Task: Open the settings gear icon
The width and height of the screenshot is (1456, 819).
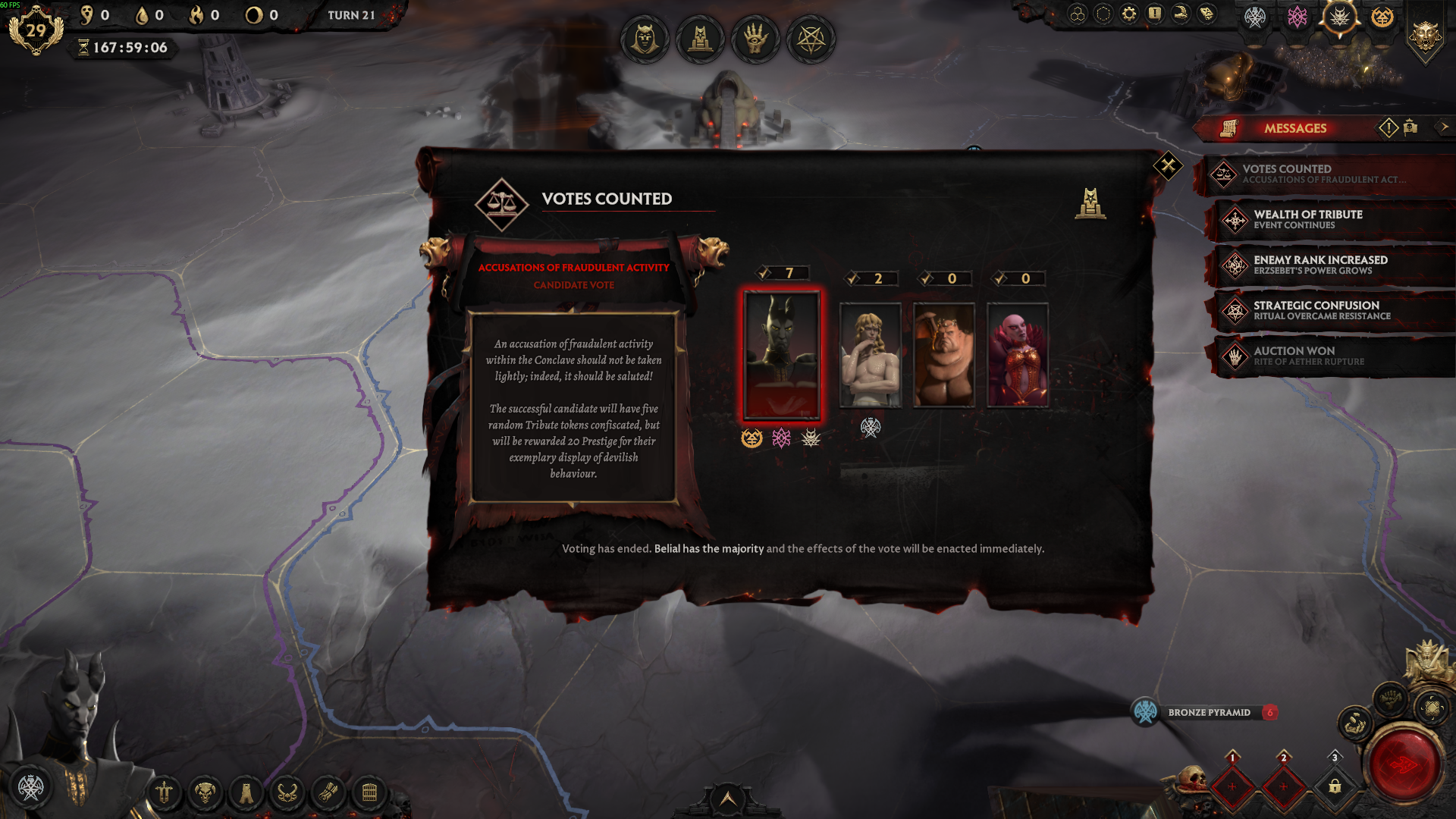Action: coord(1129,14)
